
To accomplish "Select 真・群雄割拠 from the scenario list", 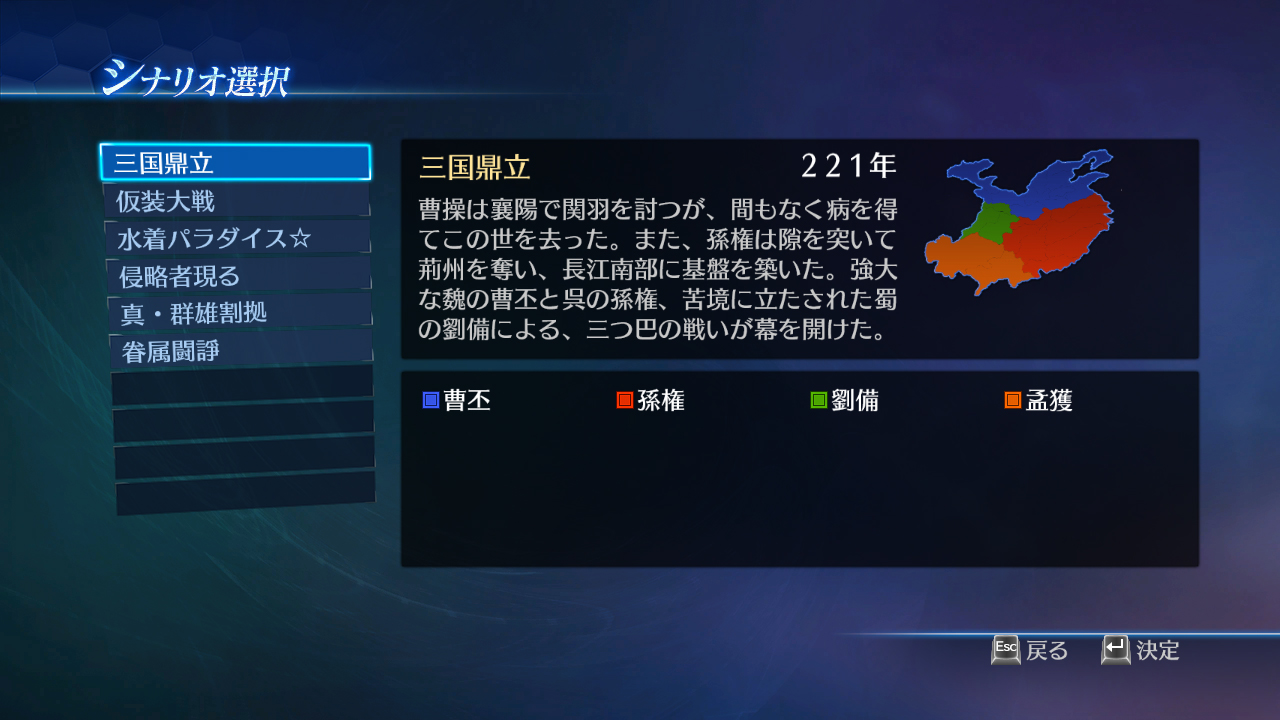I will click(x=235, y=312).
